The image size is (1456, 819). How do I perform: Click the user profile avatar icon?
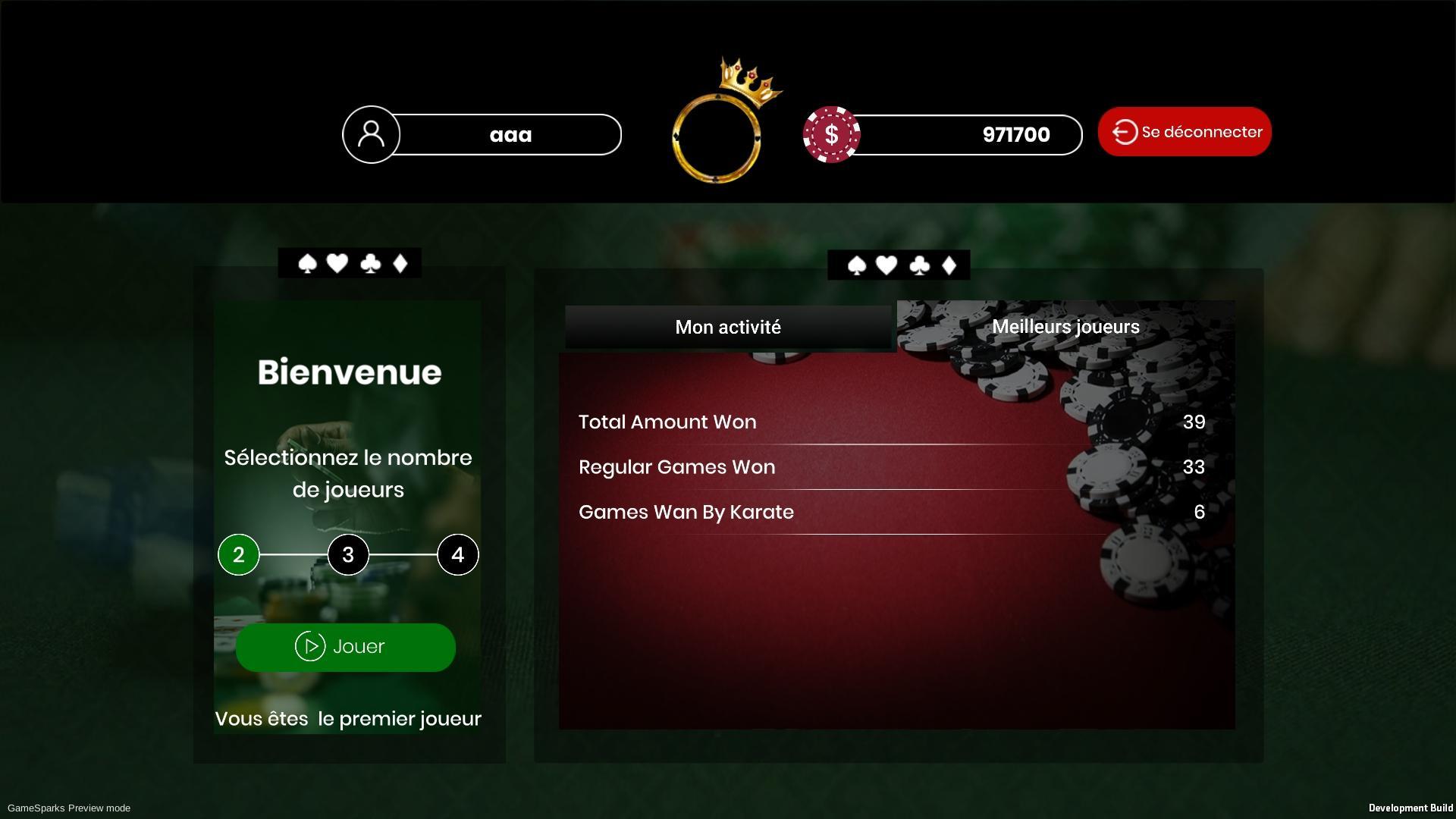coord(372,134)
